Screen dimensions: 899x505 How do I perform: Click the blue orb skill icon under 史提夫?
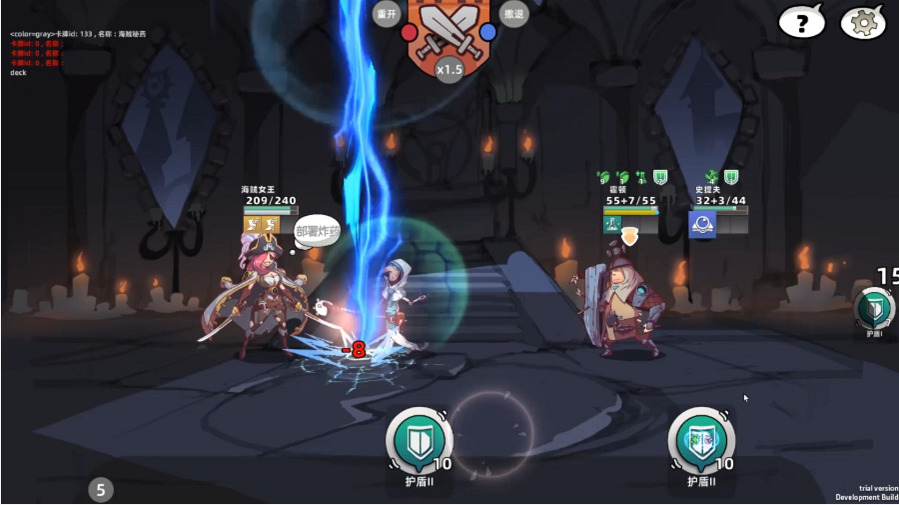pos(702,224)
